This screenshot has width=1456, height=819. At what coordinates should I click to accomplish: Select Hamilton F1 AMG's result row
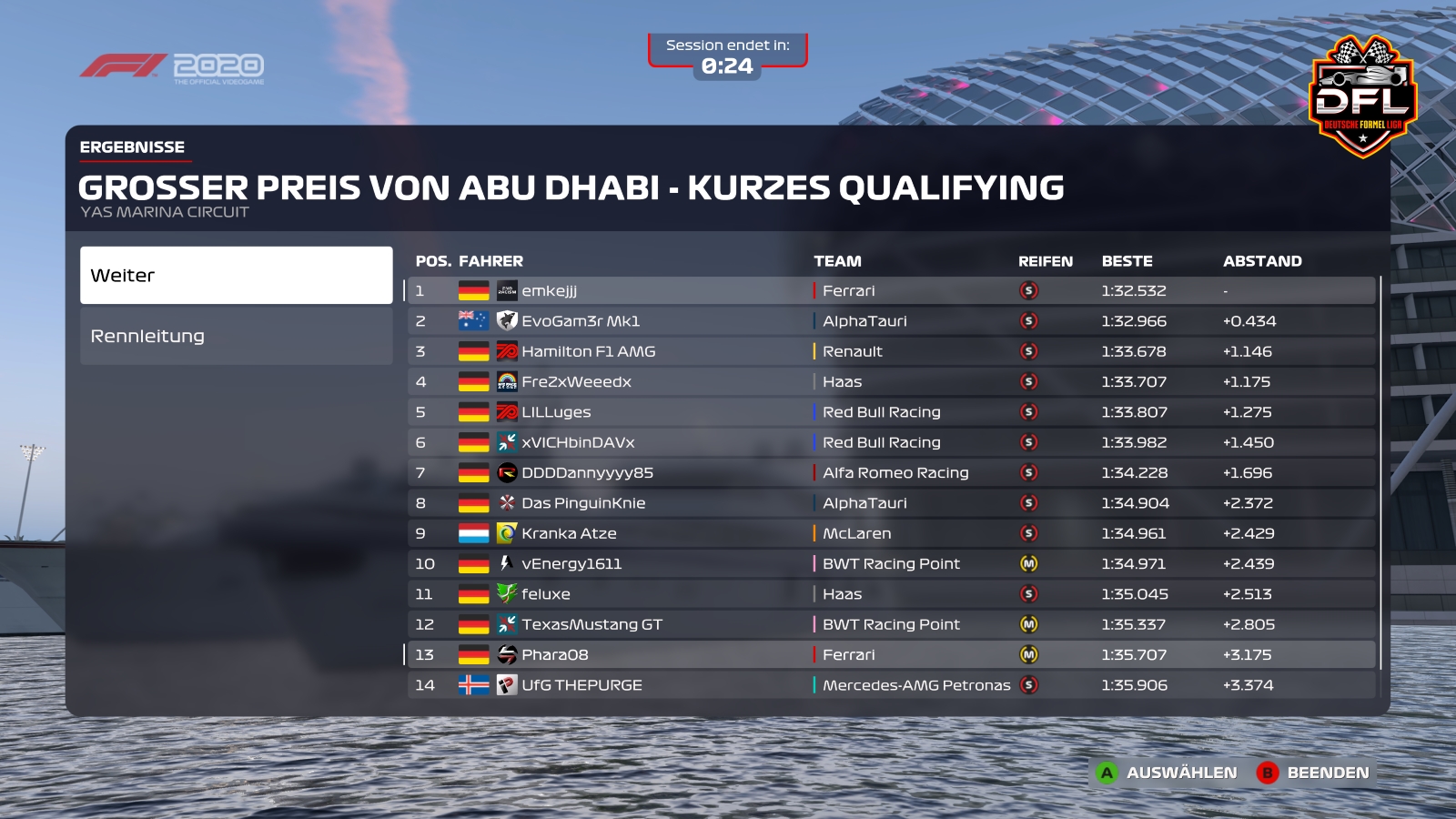[x=890, y=351]
